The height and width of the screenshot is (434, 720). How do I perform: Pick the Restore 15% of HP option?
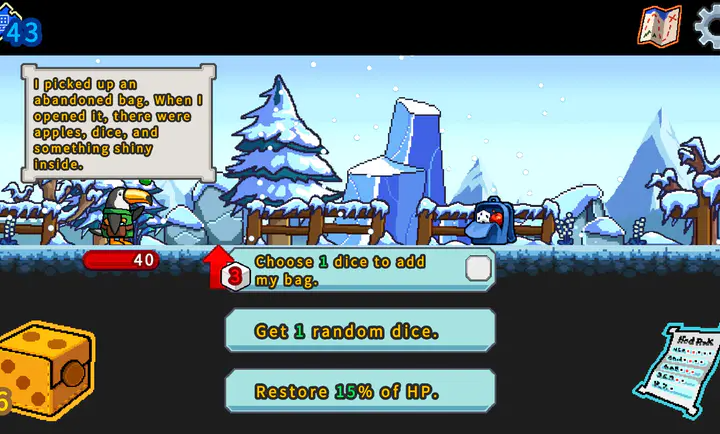360,391
